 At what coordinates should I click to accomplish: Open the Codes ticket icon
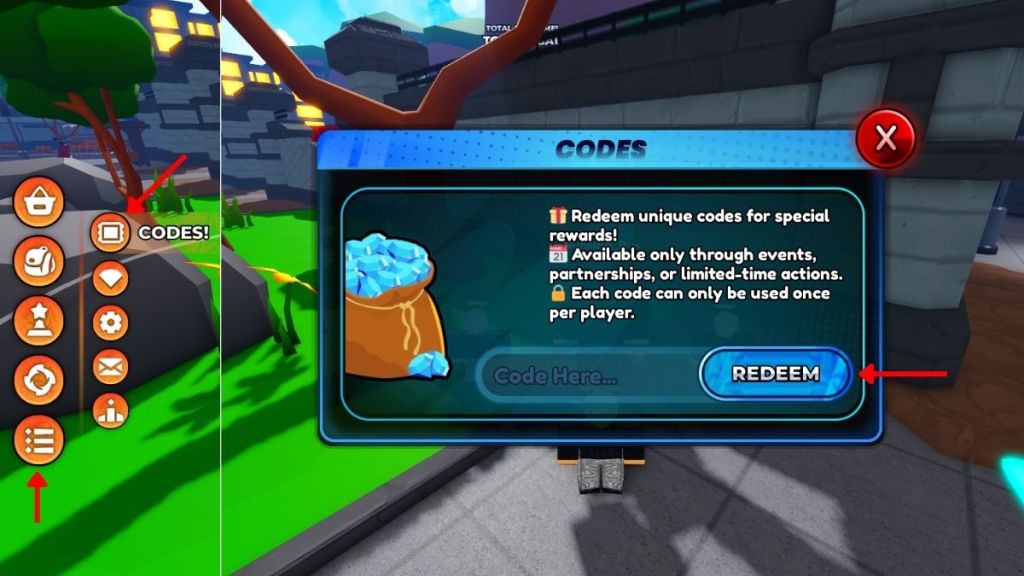tap(110, 233)
